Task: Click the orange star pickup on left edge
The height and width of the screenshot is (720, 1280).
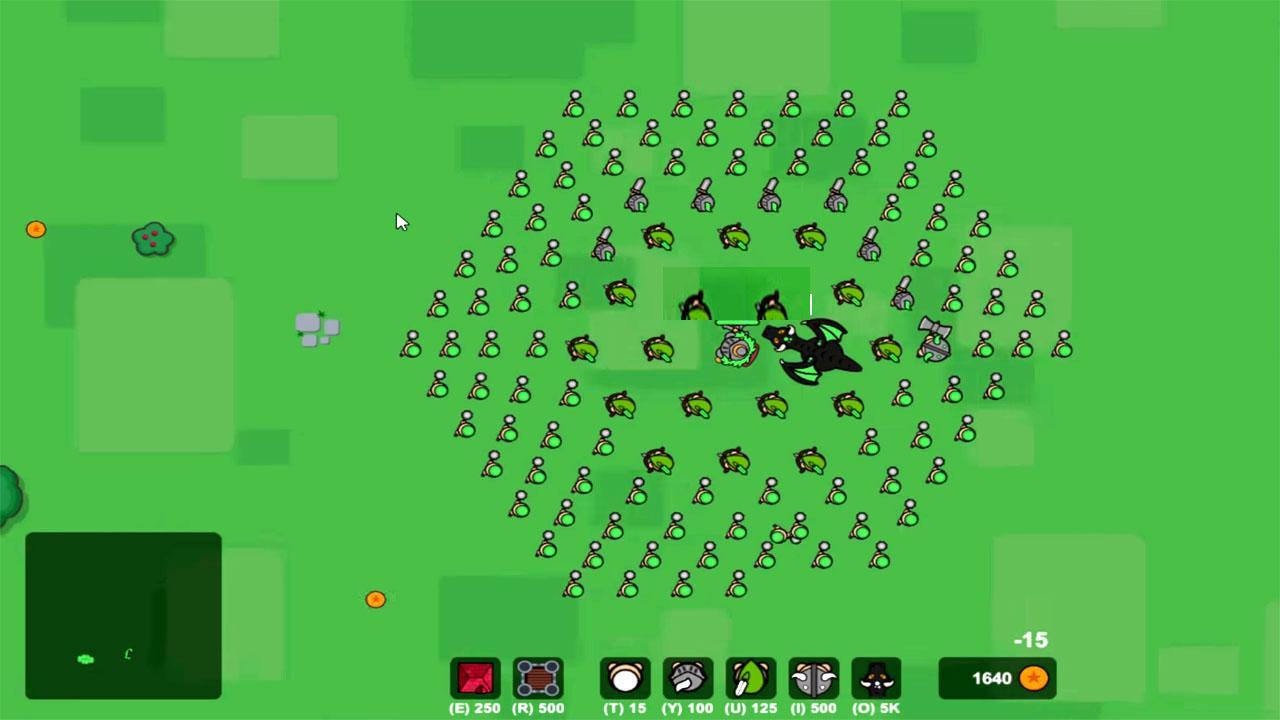Action: click(36, 229)
